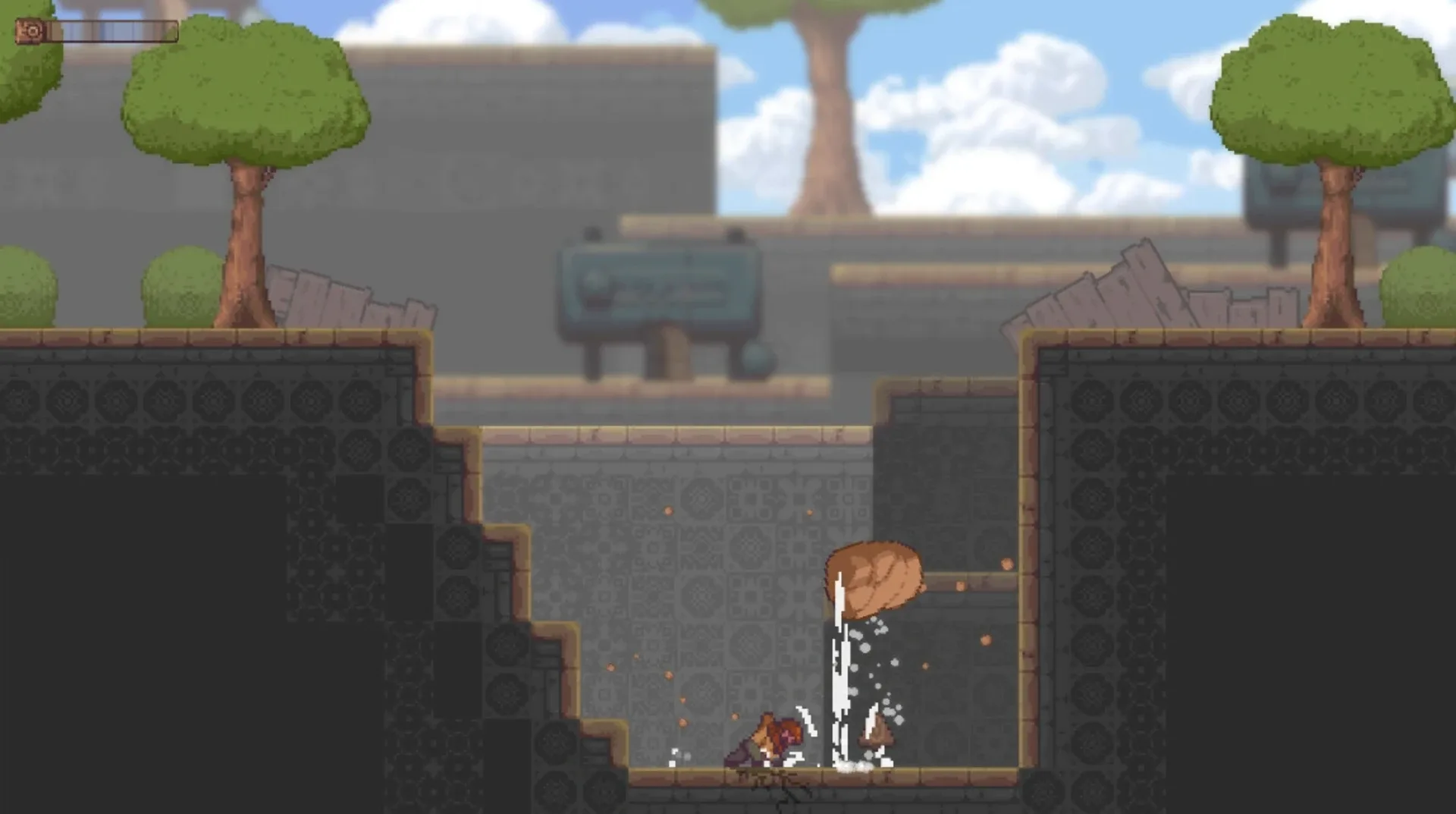Click the round knob on the control sign
Image resolution: width=1456 pixels, height=814 pixels.
click(597, 282)
